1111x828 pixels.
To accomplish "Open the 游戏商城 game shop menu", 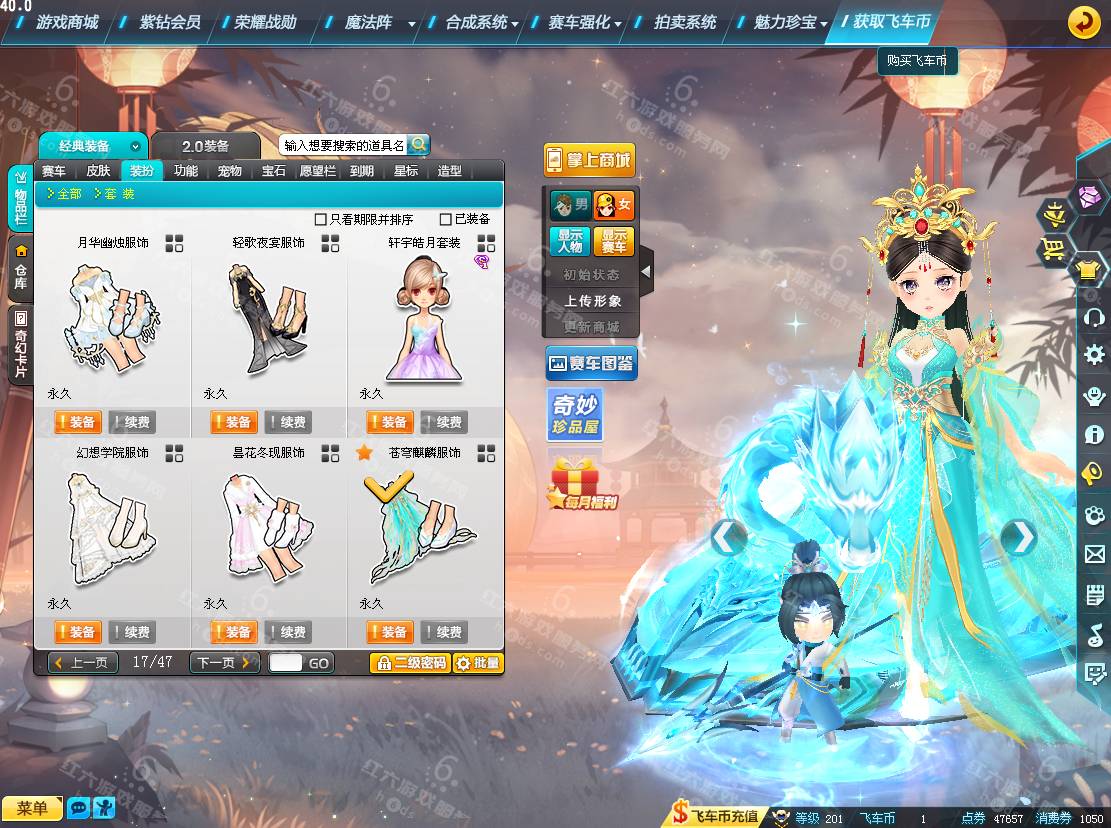I will coord(67,22).
